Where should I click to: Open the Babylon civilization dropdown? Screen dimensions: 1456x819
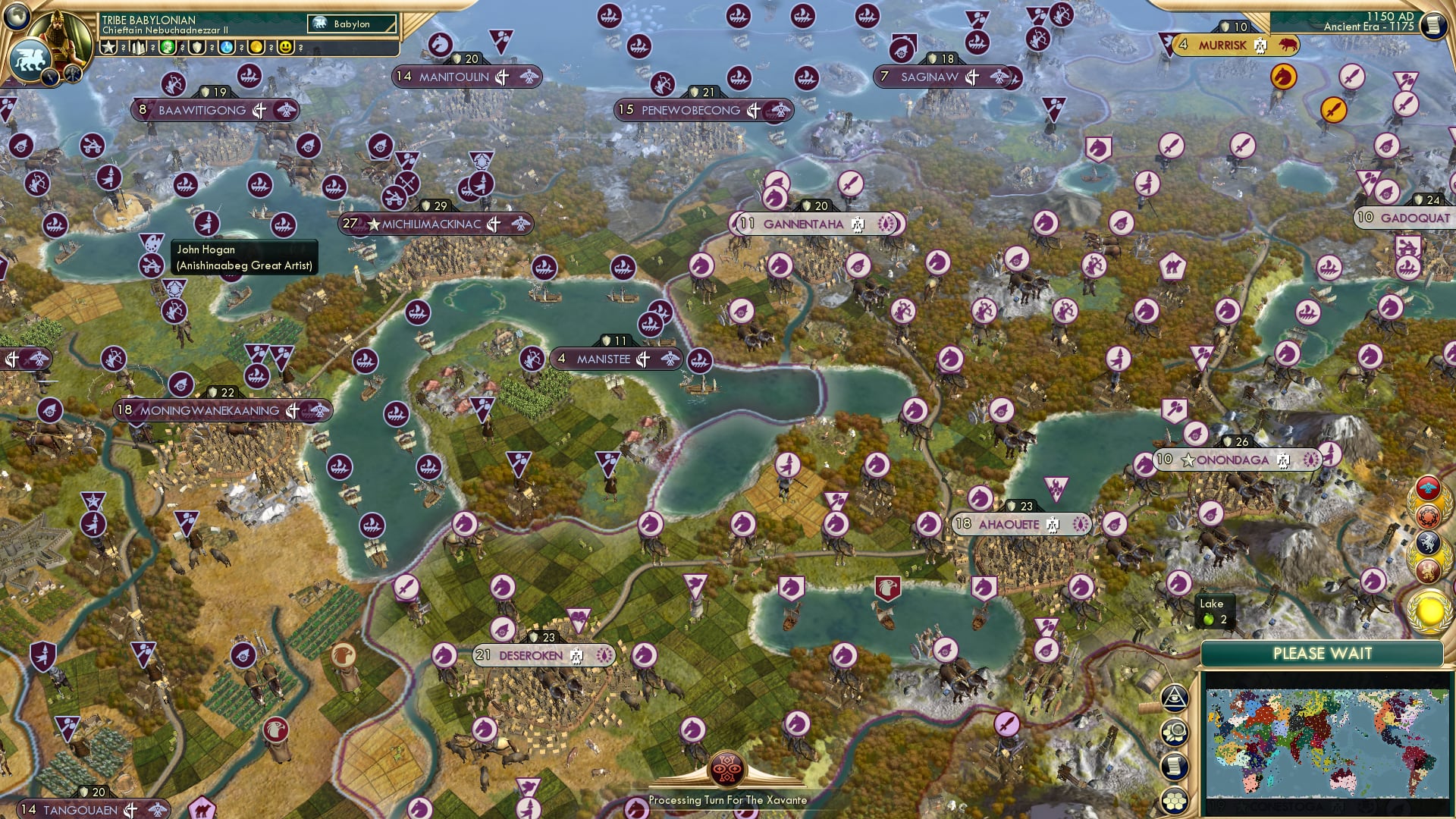click(353, 24)
